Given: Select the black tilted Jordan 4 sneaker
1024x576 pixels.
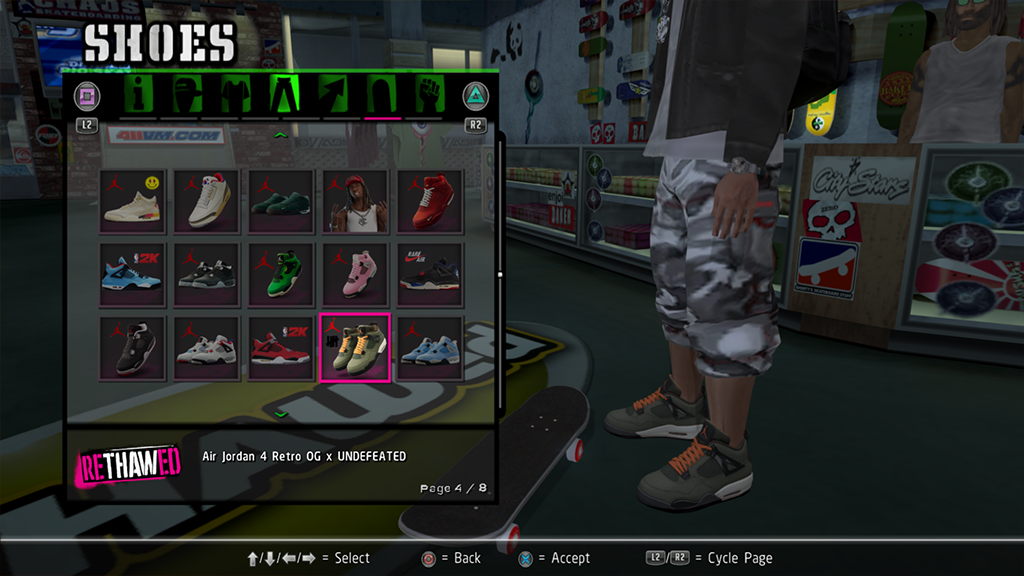Looking at the screenshot, I should click(x=133, y=347).
